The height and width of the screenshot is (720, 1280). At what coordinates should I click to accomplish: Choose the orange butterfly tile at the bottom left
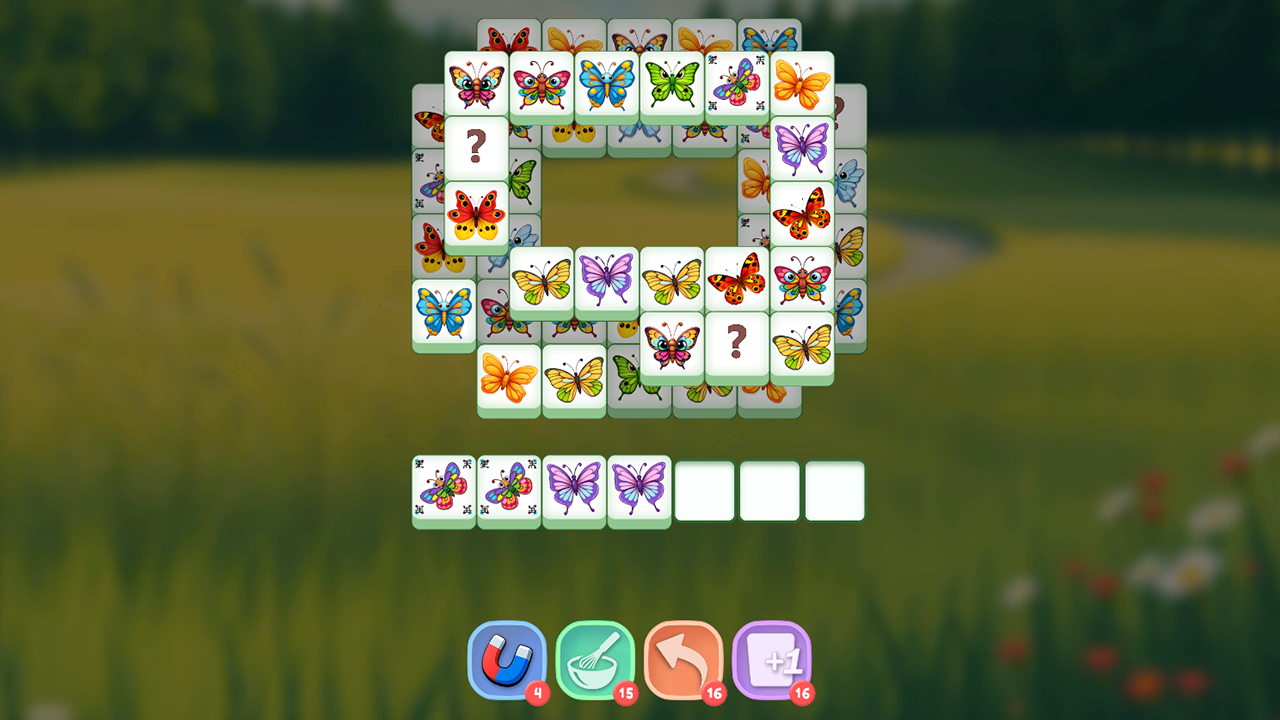[x=508, y=378]
